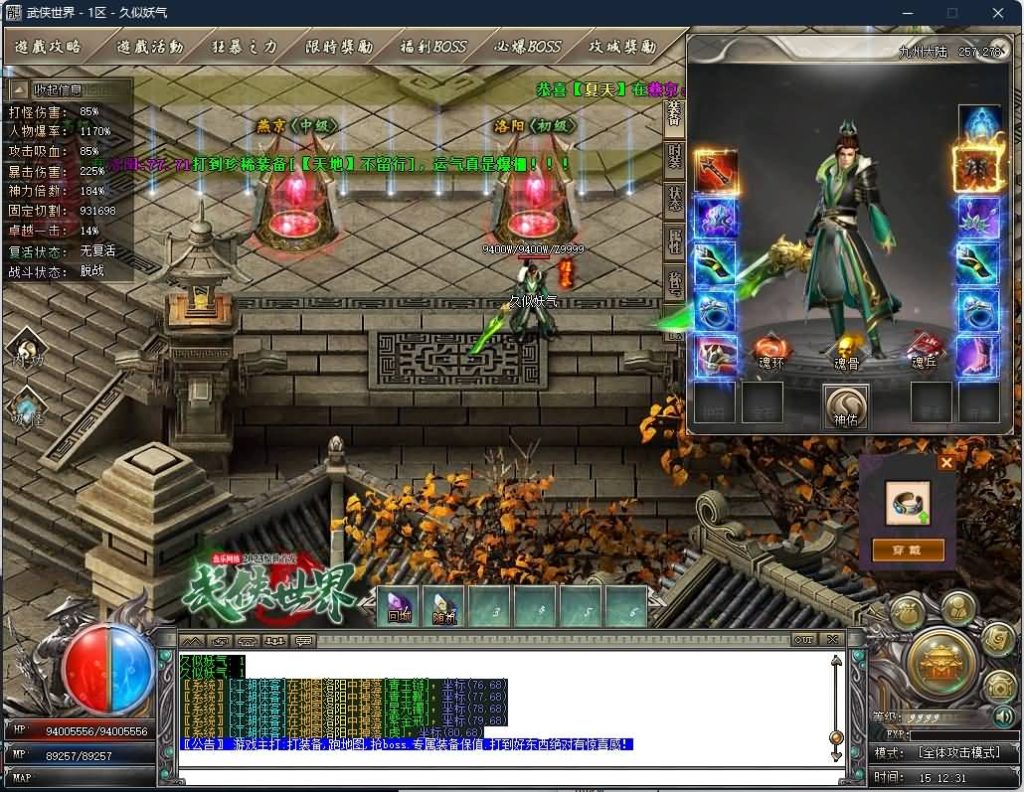Use the 回城 hotbar item

(x=399, y=606)
